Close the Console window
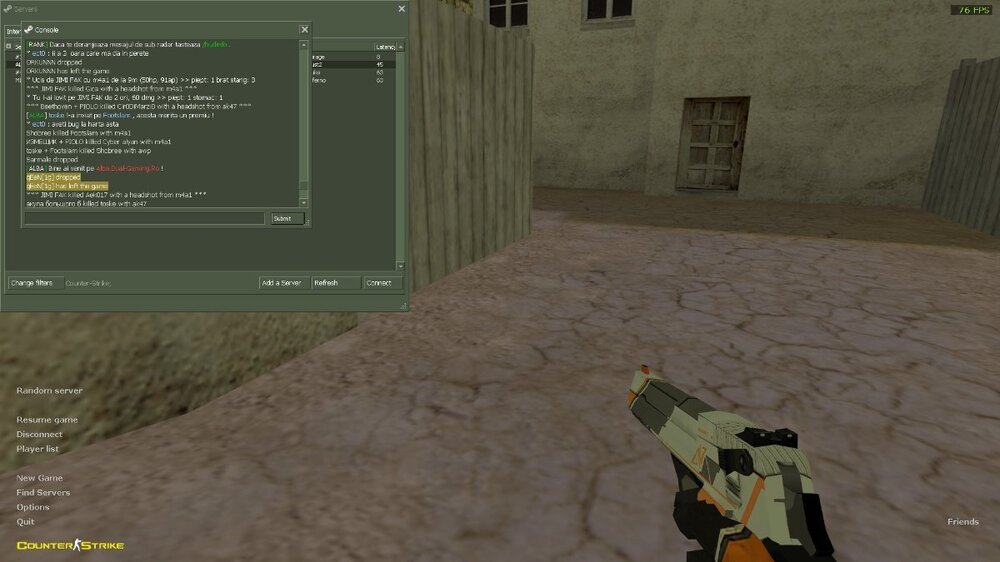The height and width of the screenshot is (562, 1000). [305, 29]
